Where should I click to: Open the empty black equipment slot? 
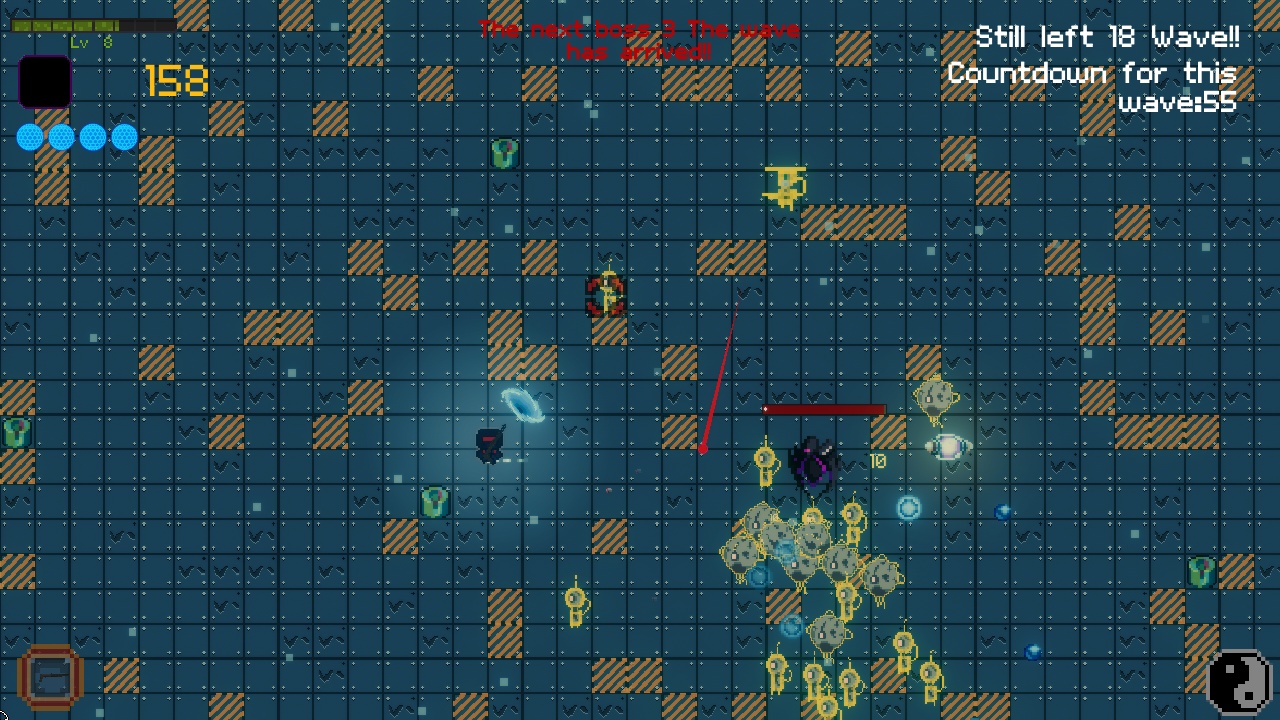45,80
